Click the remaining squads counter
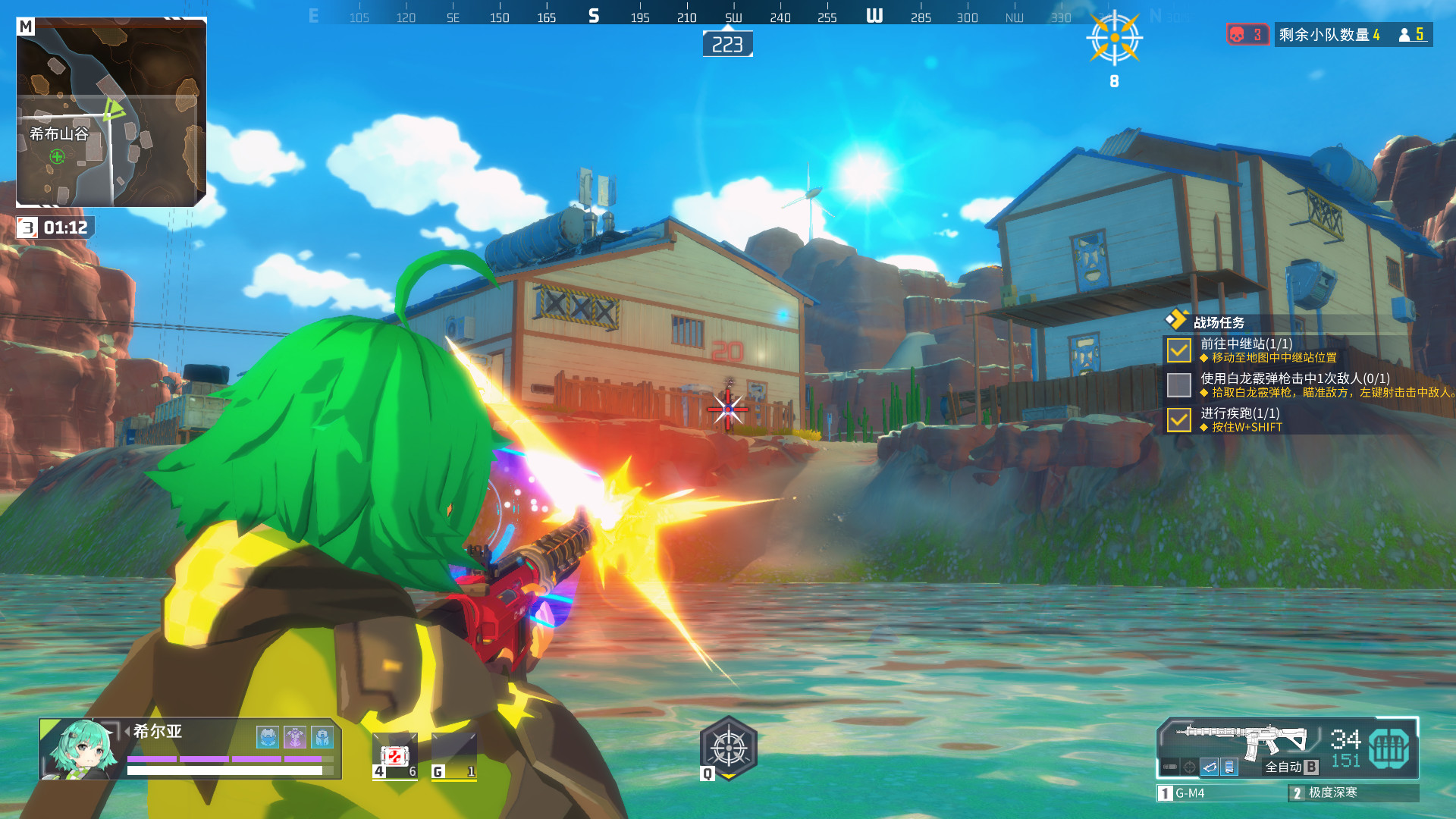Viewport: 1456px width, 819px height. click(x=1329, y=35)
